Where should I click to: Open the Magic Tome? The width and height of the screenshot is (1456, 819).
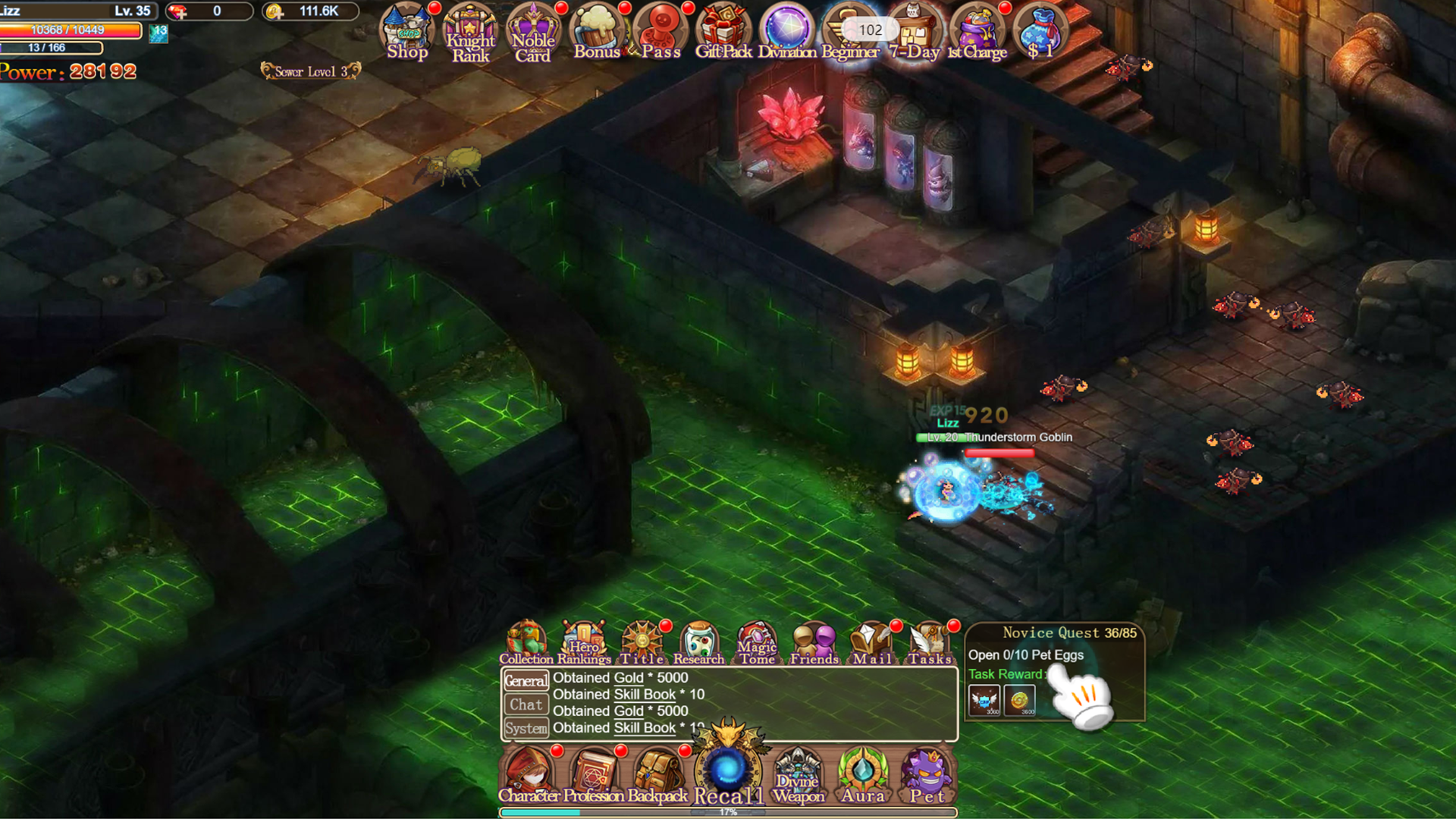pyautogui.click(x=756, y=639)
